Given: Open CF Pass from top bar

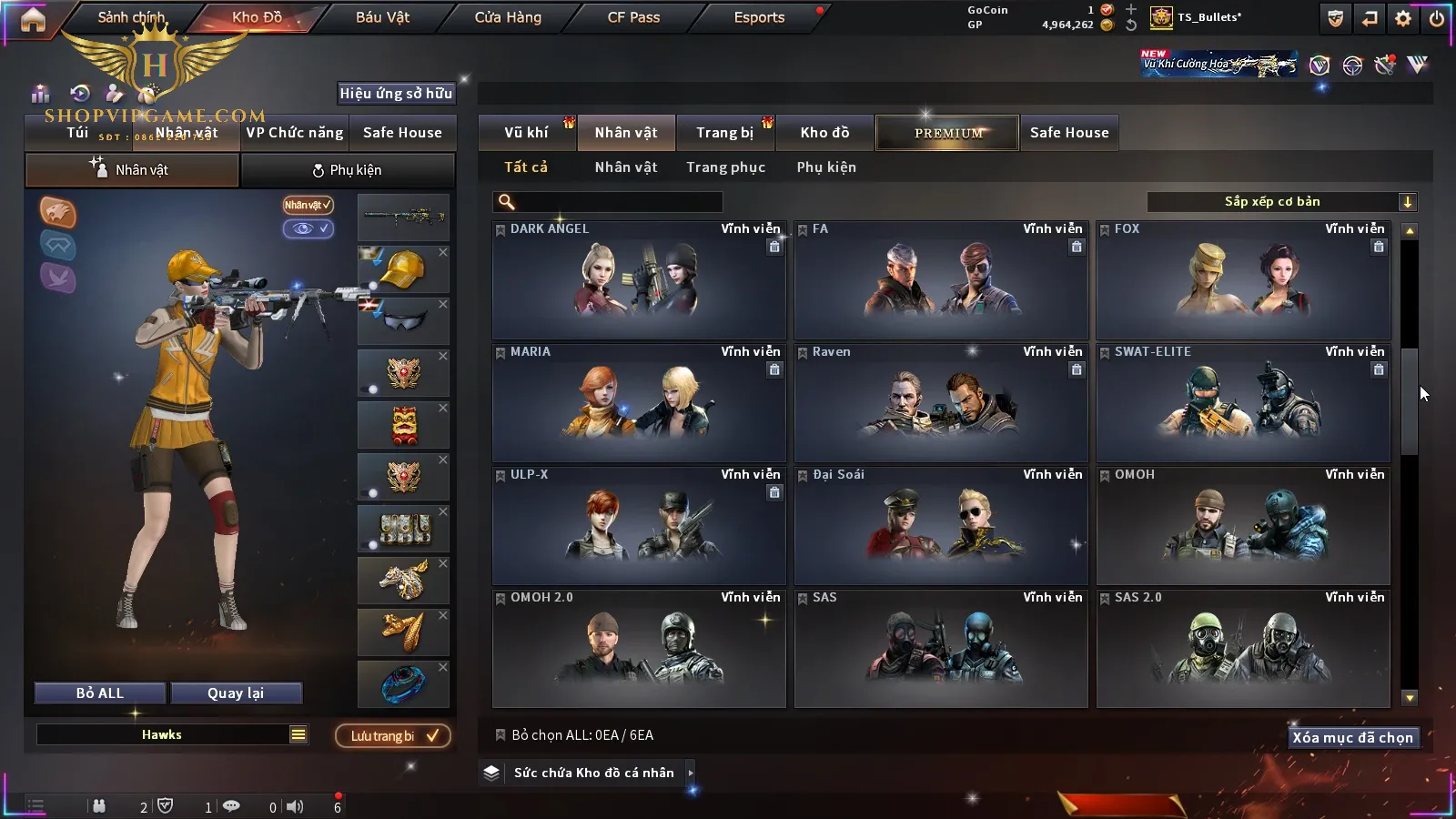Looking at the screenshot, I should [633, 17].
